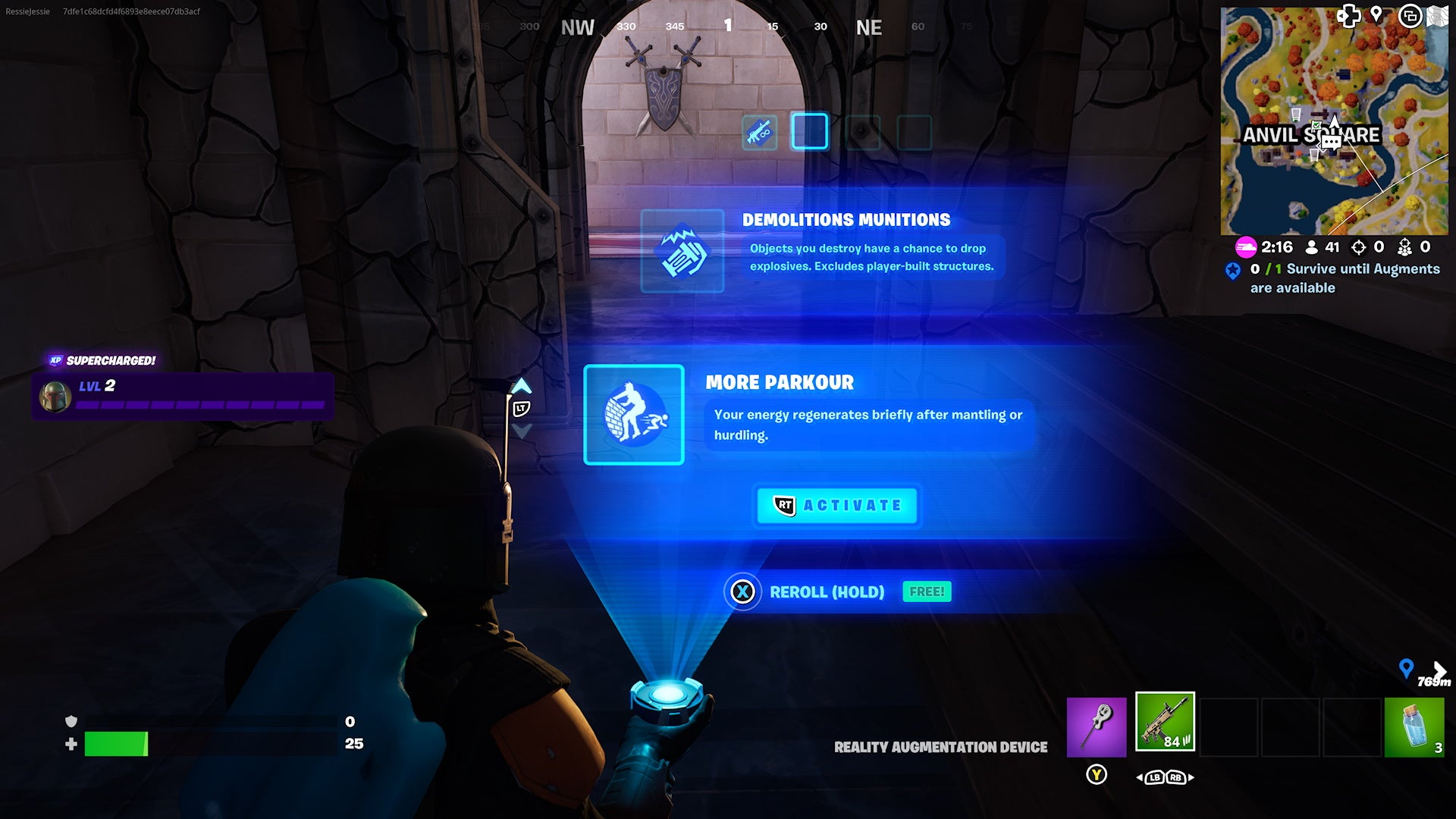Click the players remaining counter icon

pos(1310,246)
